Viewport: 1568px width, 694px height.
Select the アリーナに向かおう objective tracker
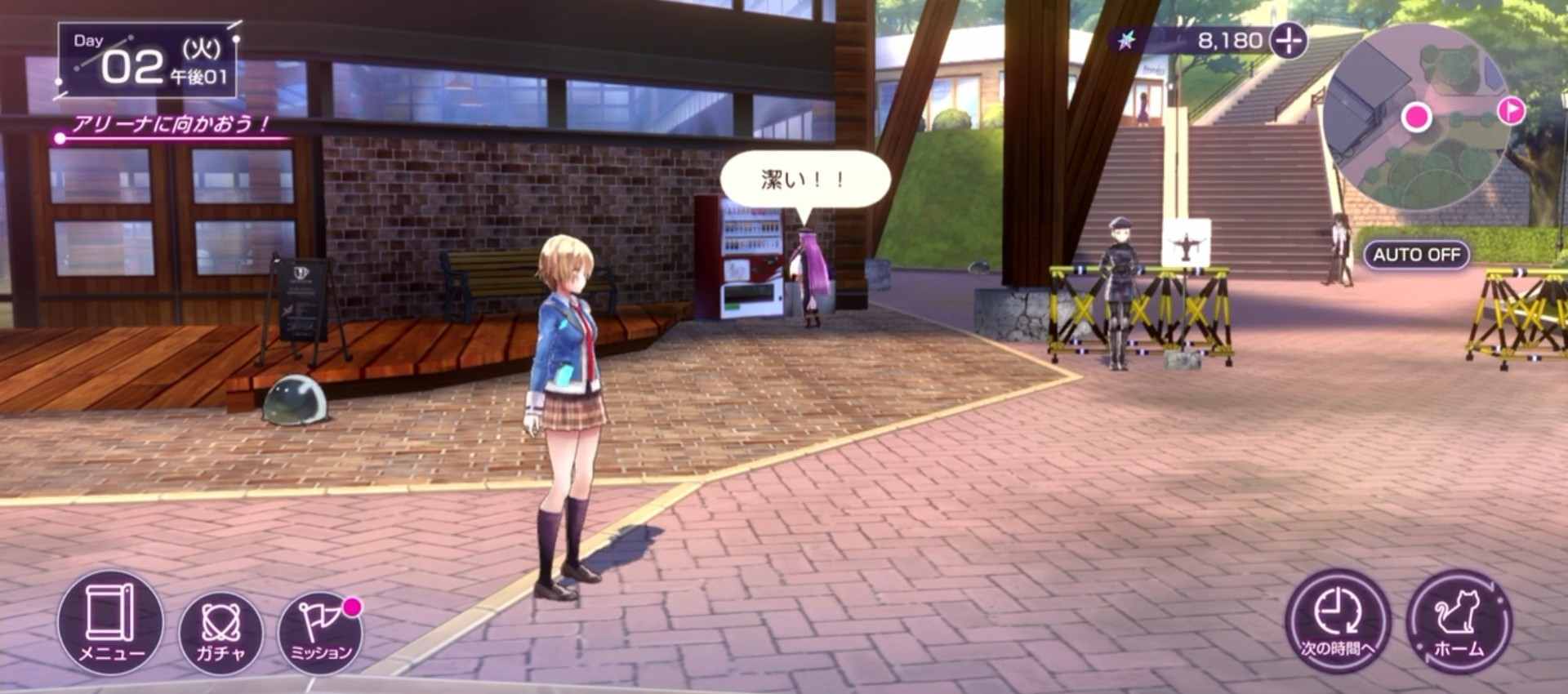tap(171, 126)
